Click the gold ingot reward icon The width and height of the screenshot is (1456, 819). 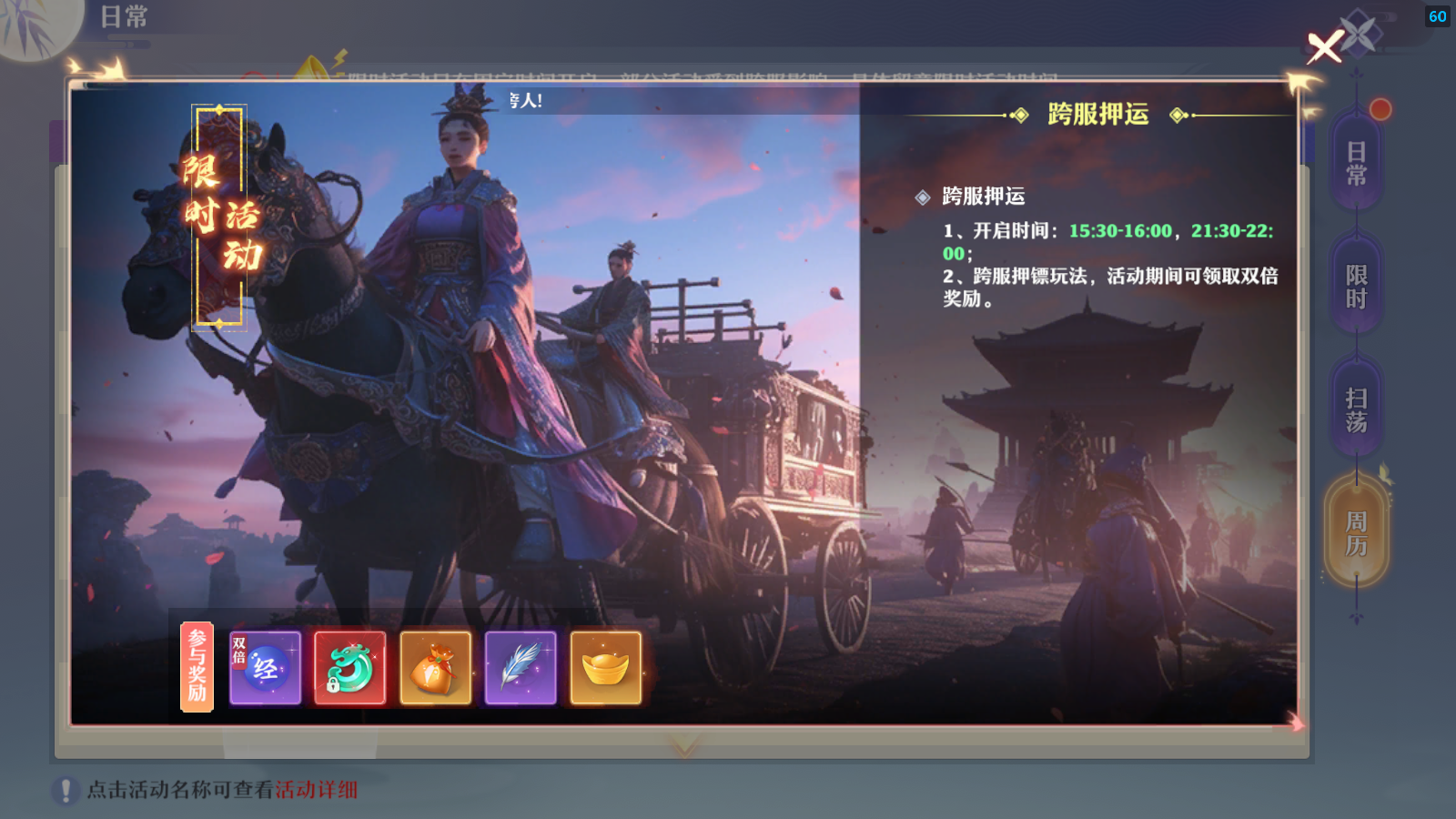click(607, 669)
